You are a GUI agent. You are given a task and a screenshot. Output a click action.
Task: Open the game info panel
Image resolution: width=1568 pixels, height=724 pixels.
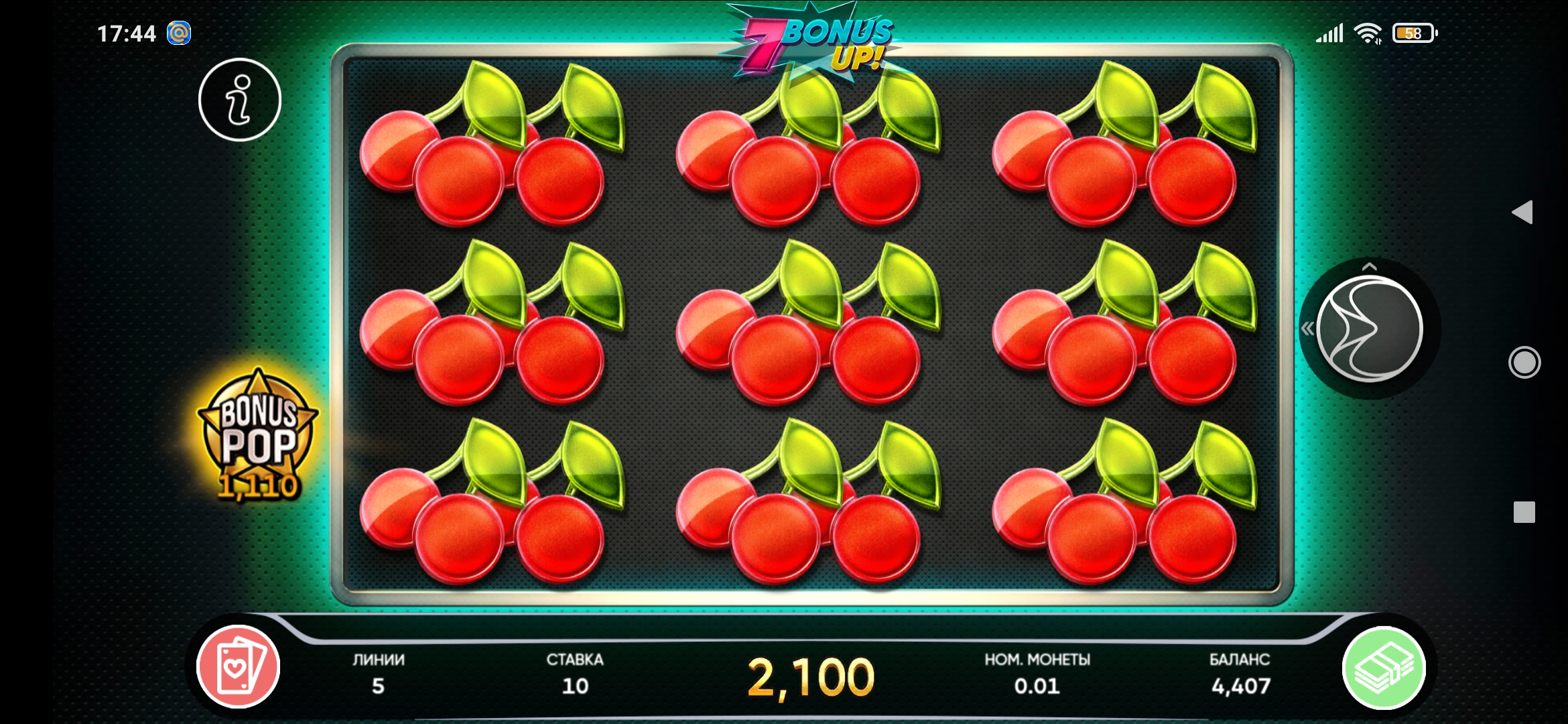click(239, 100)
